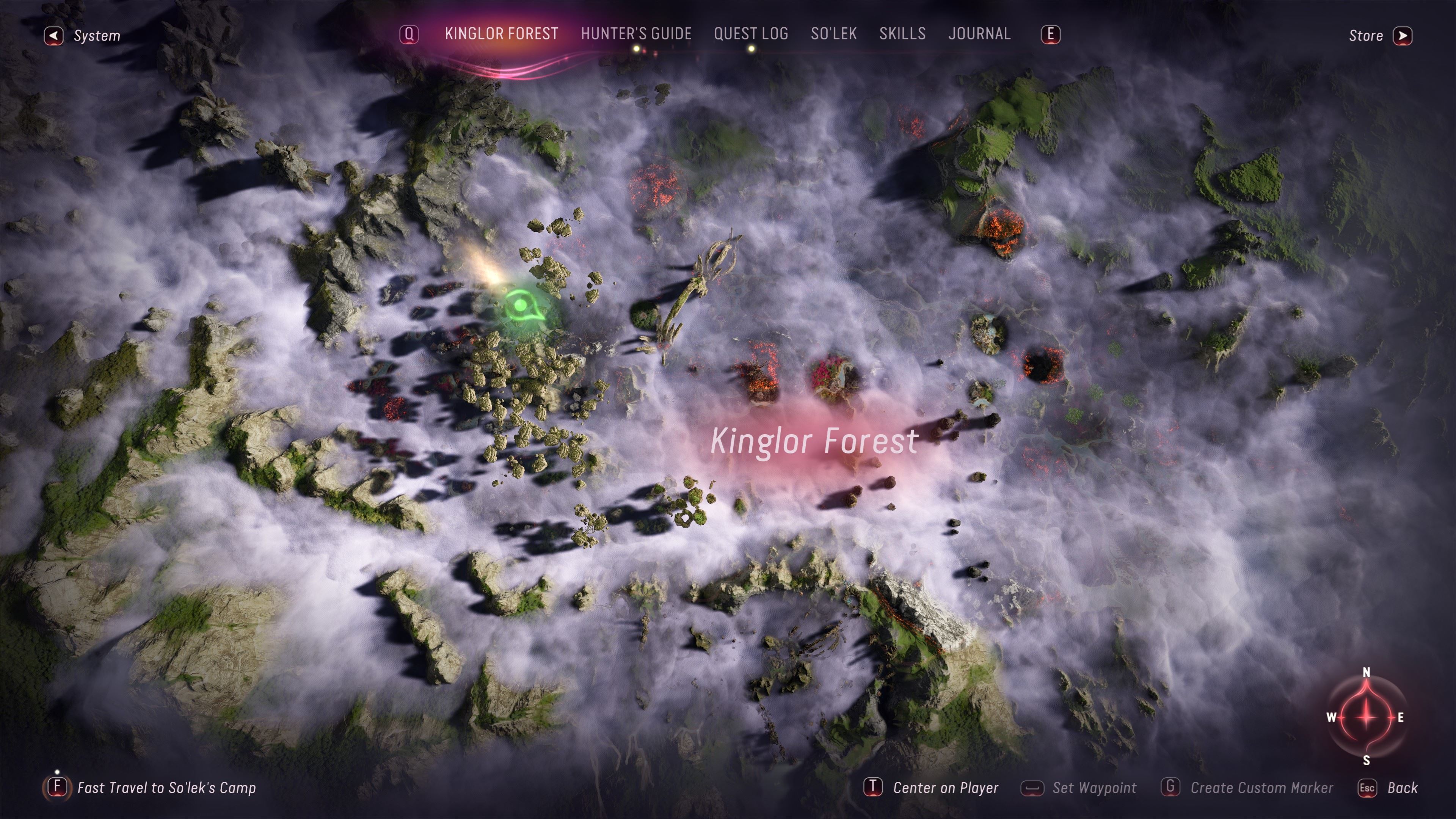
Task: Select the green player location marker
Action: coord(521,306)
